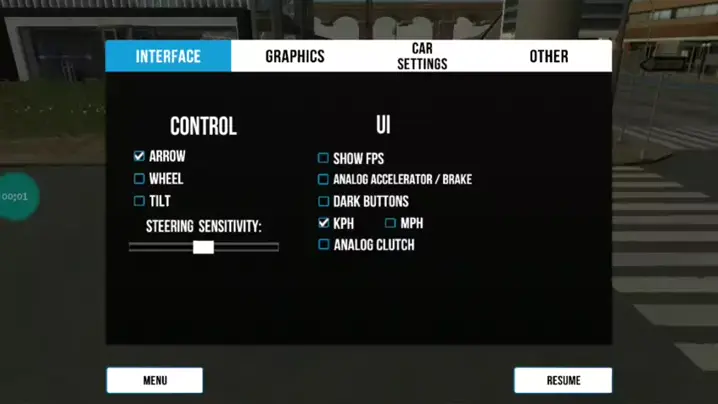
Task: Switch to the Graphics tab
Action: pyautogui.click(x=295, y=56)
